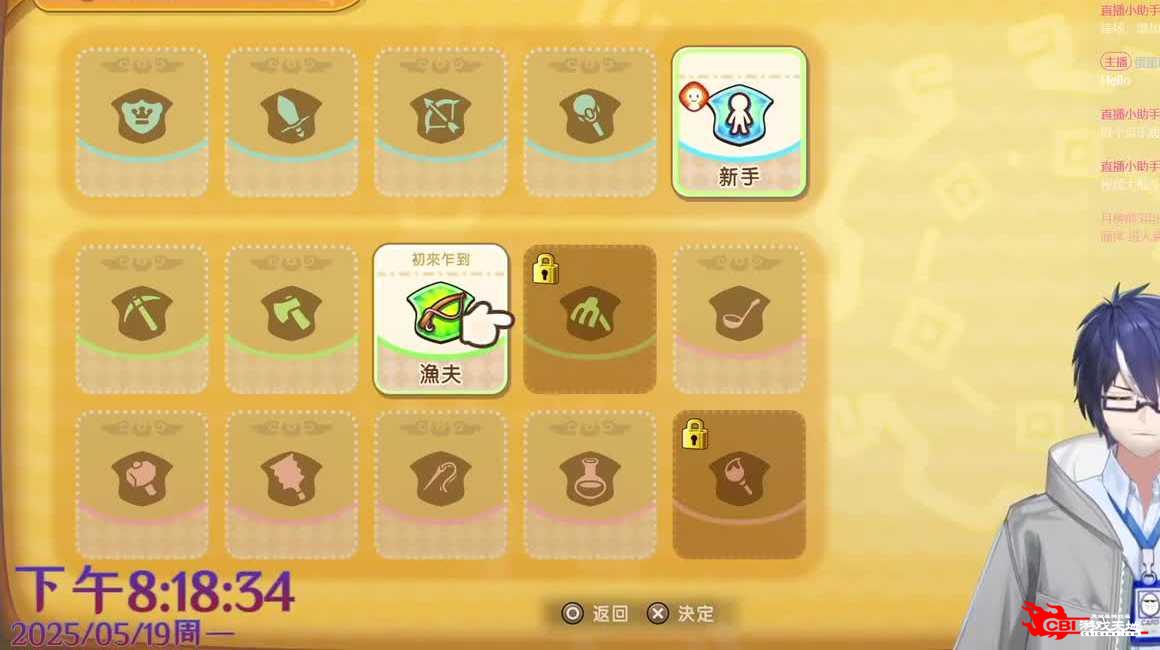Select the 漁夫 angler job tile
Viewport: 1160px width, 650px height.
440,319
